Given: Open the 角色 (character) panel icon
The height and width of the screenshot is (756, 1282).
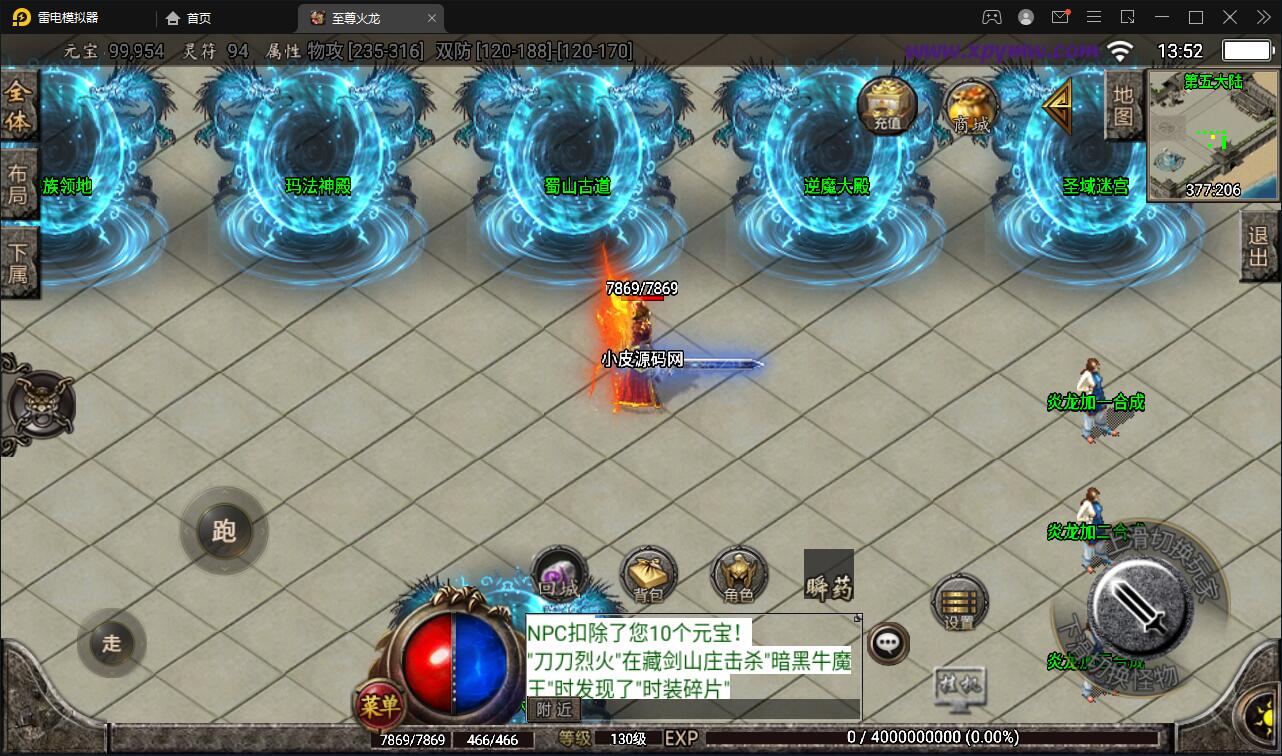Looking at the screenshot, I should click(737, 574).
